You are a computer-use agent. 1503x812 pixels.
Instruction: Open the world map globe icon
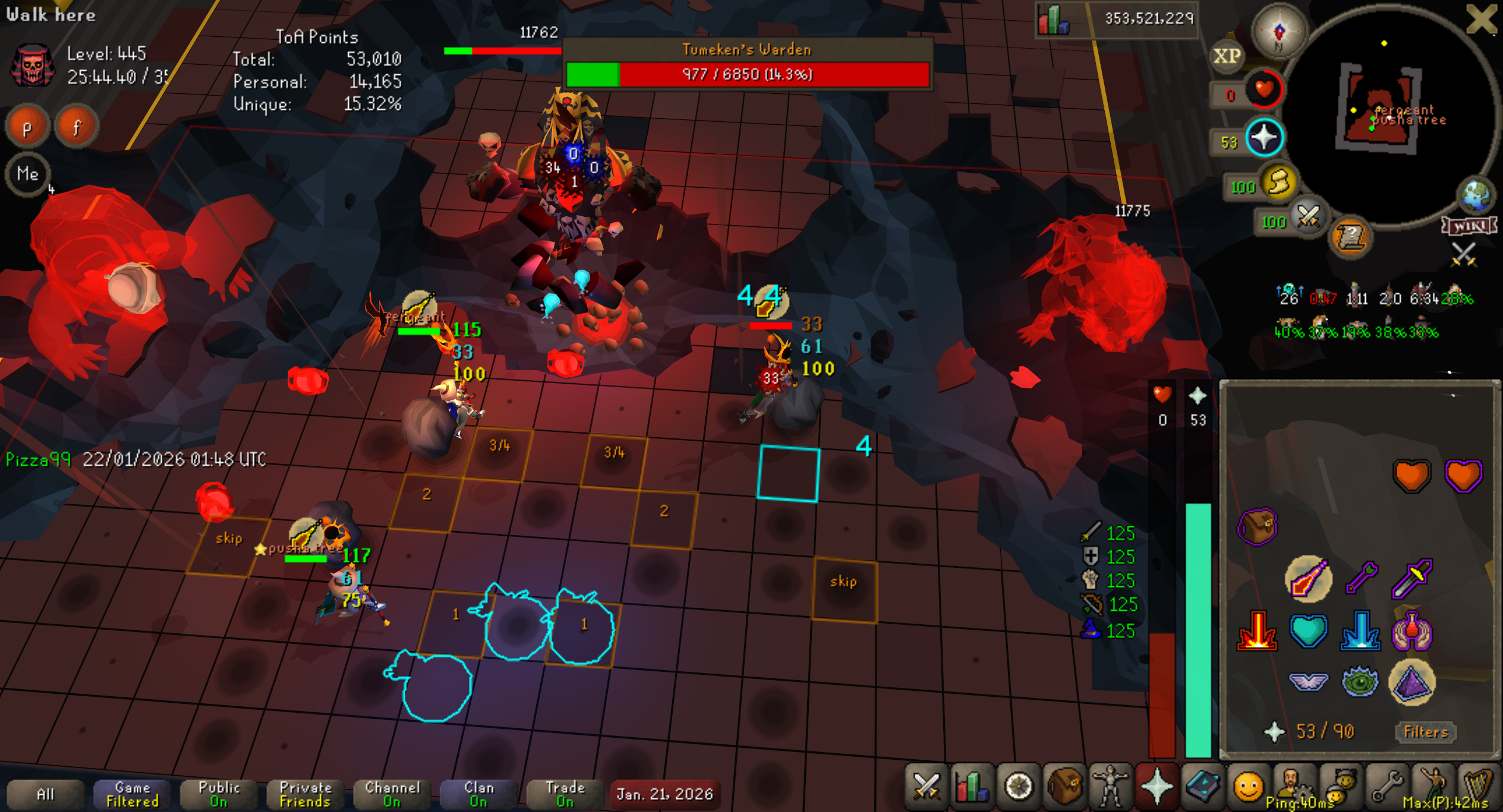coord(1476,195)
